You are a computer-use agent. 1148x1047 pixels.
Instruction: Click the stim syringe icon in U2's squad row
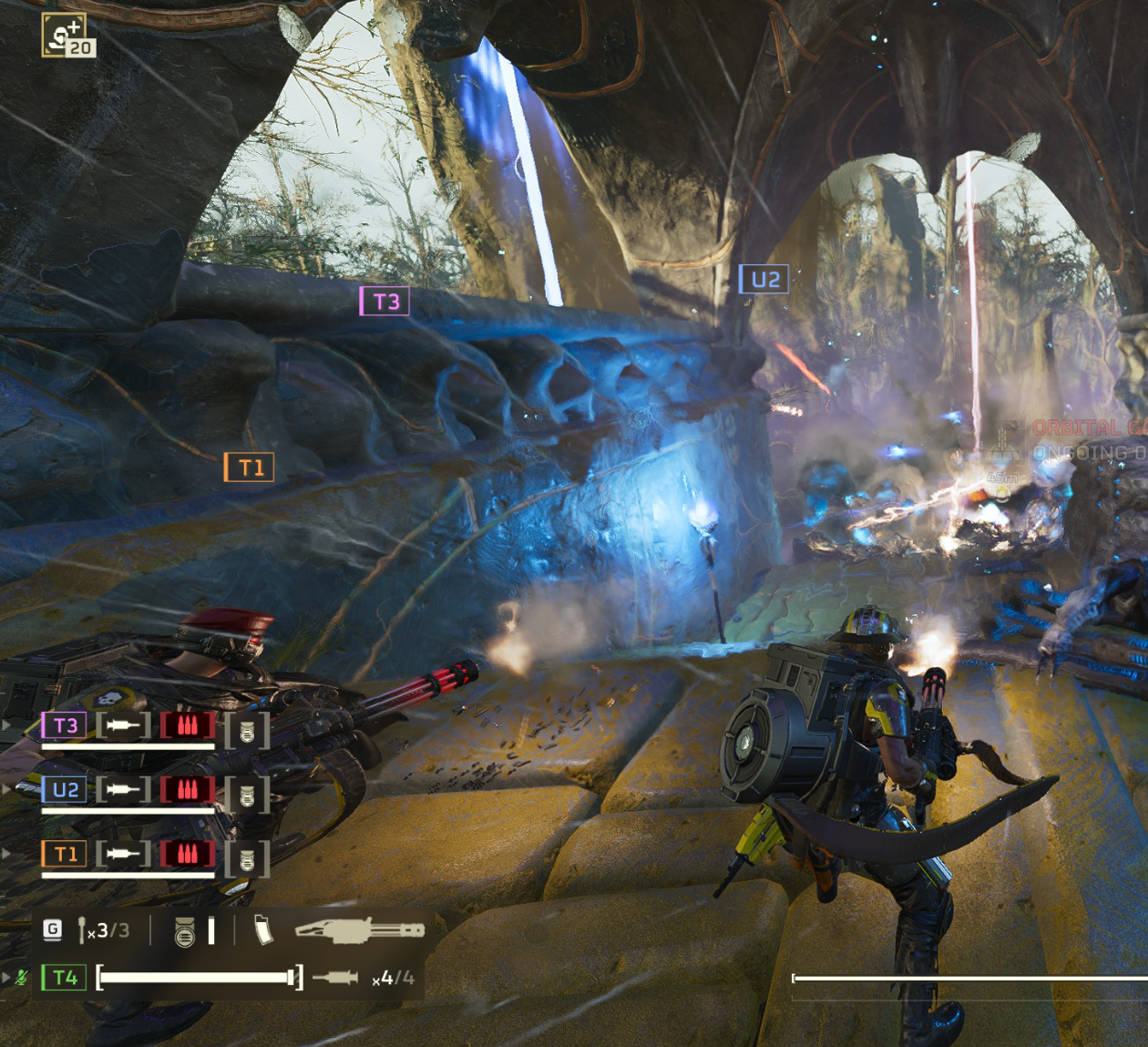[123, 790]
